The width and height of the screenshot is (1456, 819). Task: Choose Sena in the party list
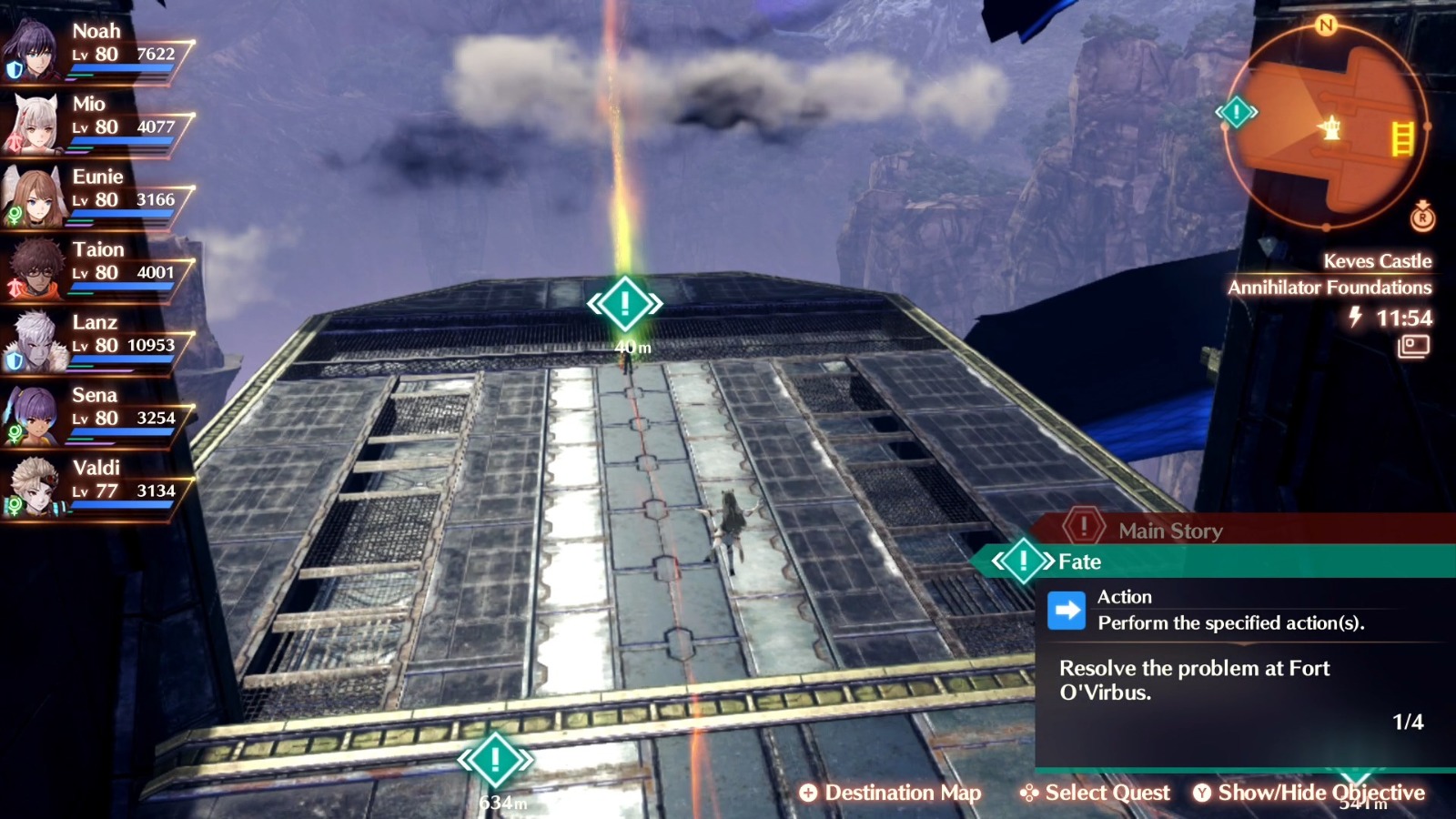35,415
